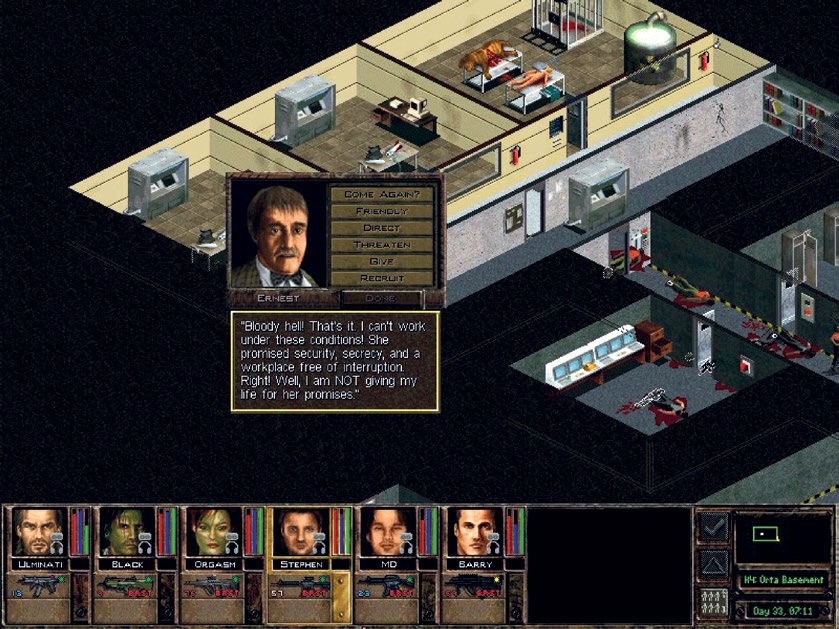This screenshot has width=839, height=629.
Task: Pick the Recruit dialogue option
Action: tap(382, 278)
